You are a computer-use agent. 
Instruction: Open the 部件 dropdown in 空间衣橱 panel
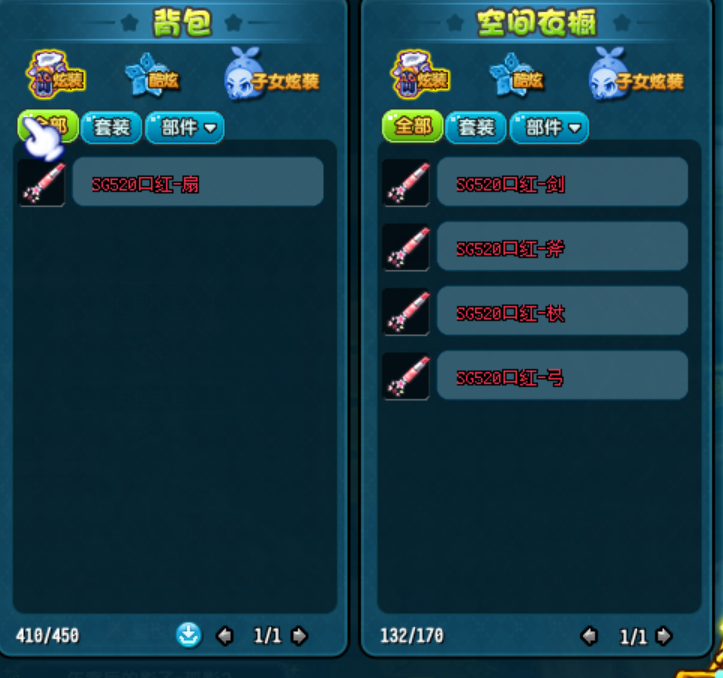[x=550, y=127]
